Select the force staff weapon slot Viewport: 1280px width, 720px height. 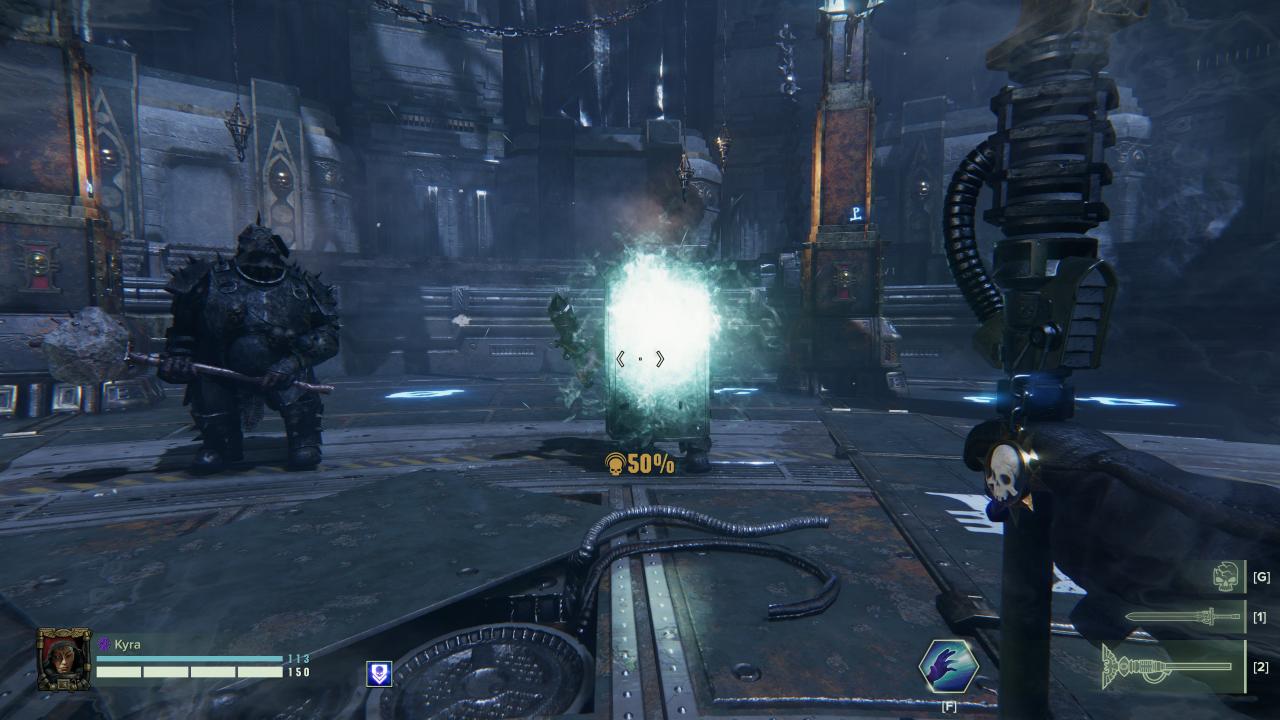[x=1170, y=667]
